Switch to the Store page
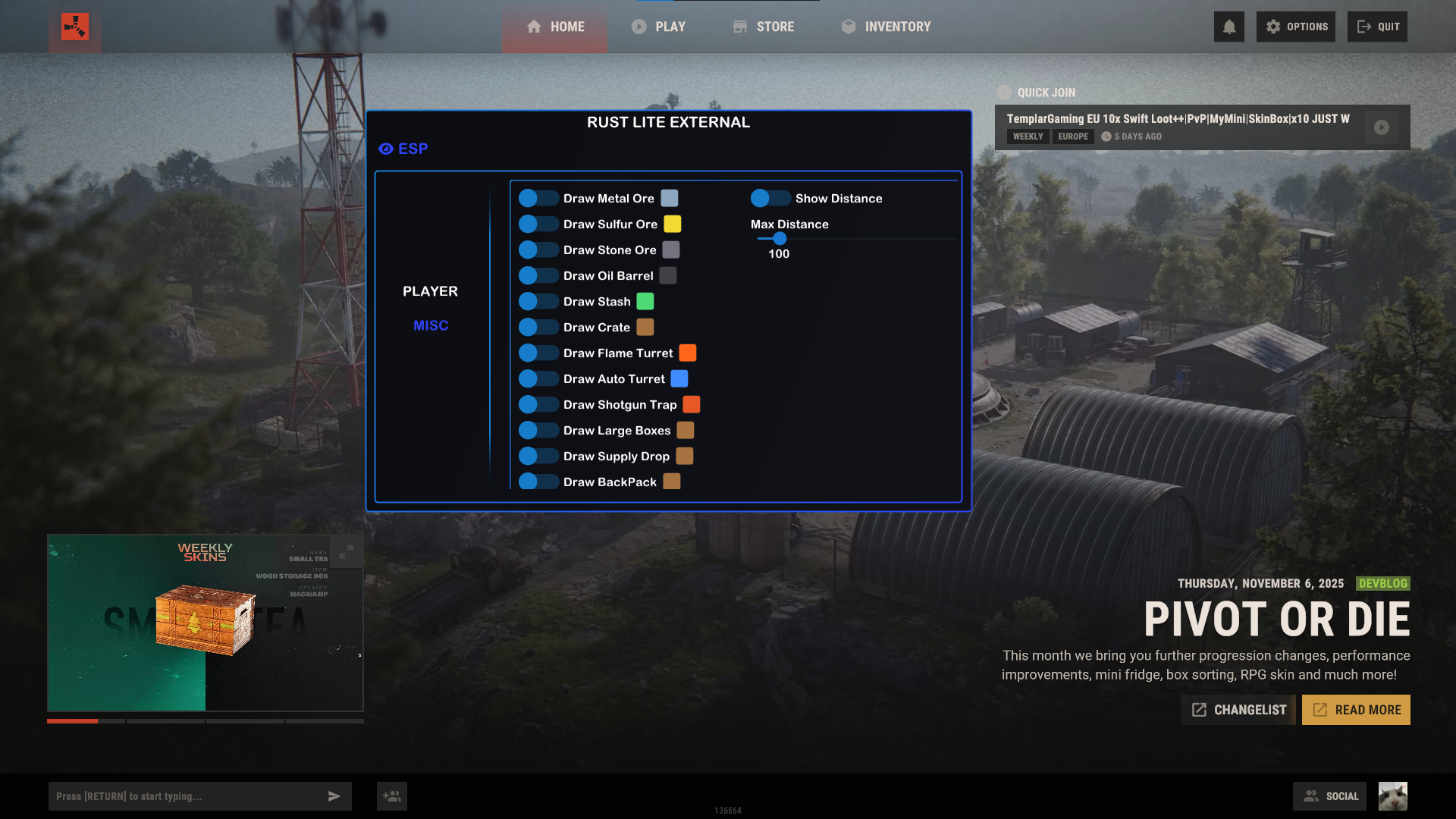The width and height of the screenshot is (1456, 819). (764, 27)
